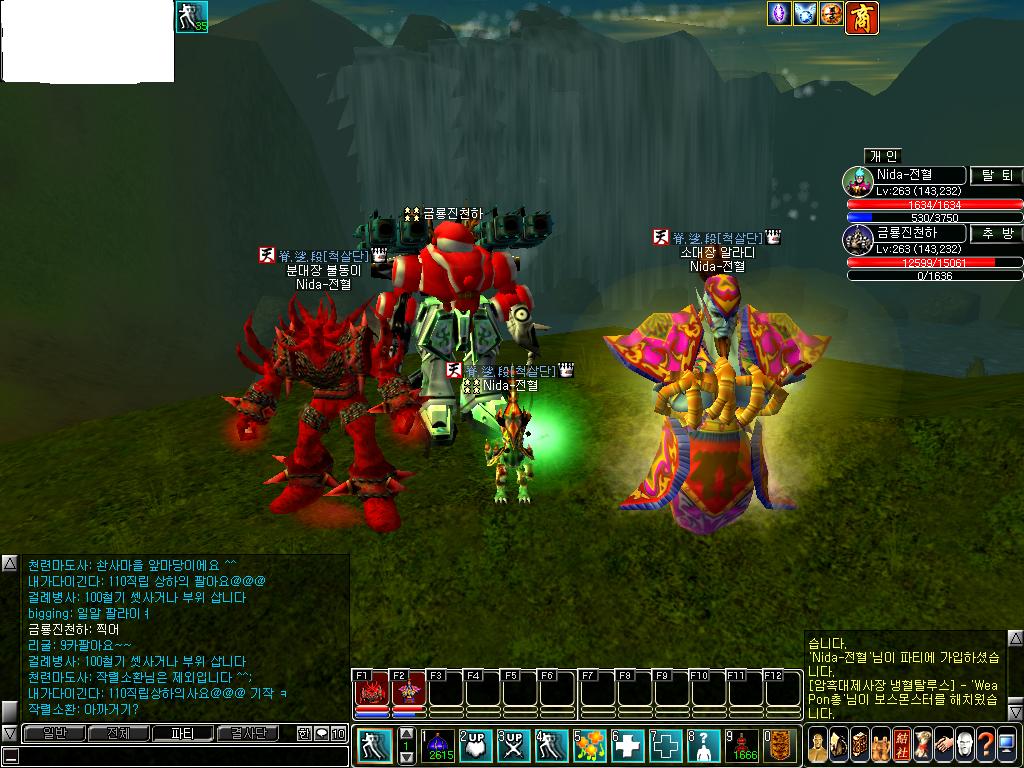Activate the orange flowers skill in slot 5
Screen dimensions: 1024x768
pos(591,745)
